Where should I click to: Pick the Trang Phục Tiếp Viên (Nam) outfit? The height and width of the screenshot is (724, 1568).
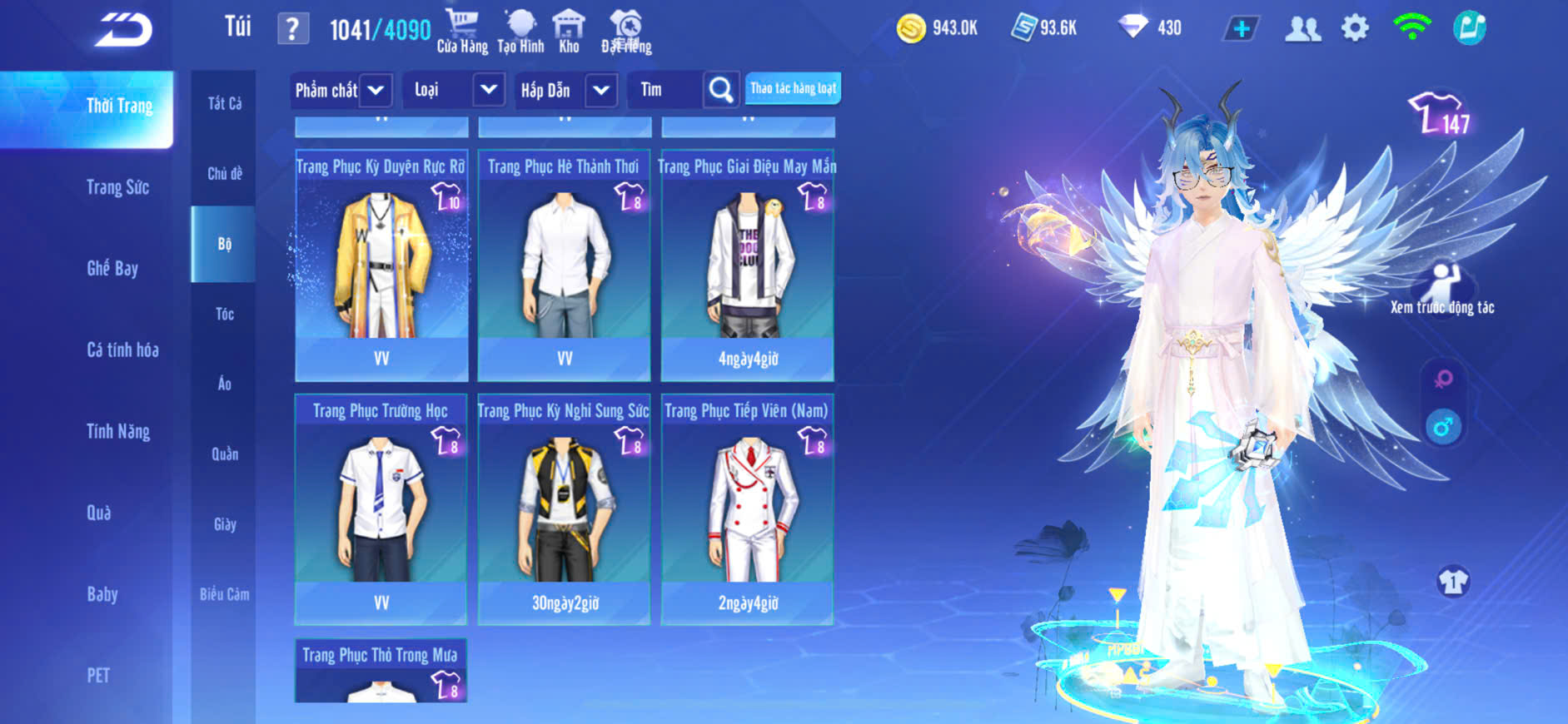click(748, 508)
